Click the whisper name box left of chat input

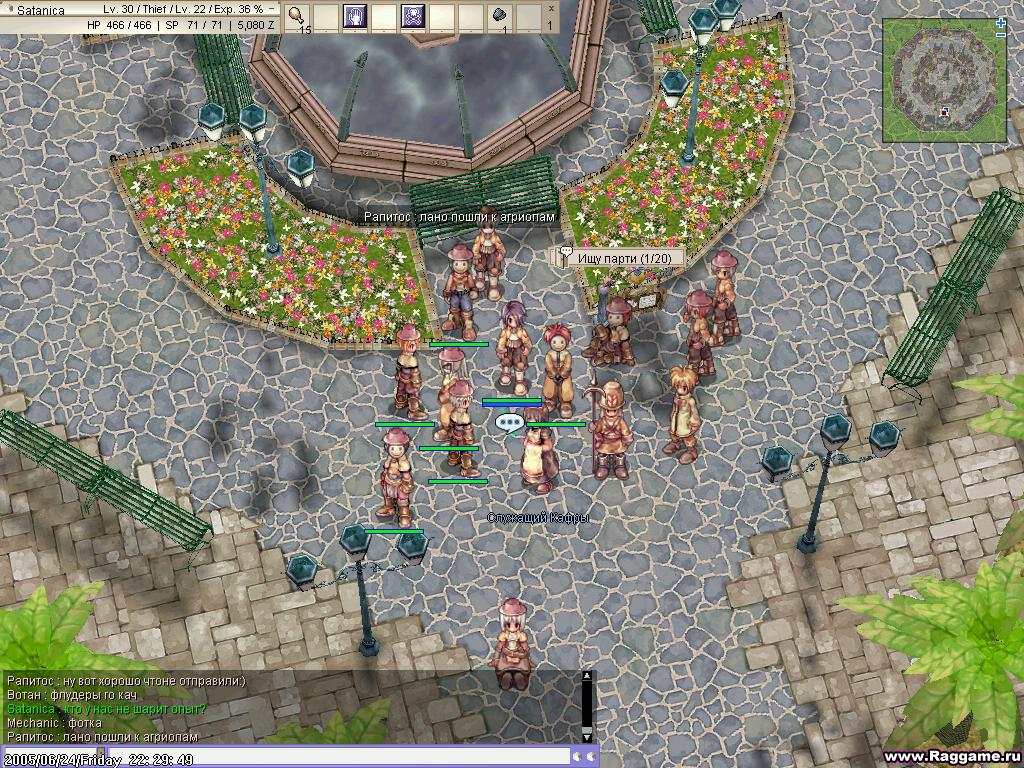50,756
